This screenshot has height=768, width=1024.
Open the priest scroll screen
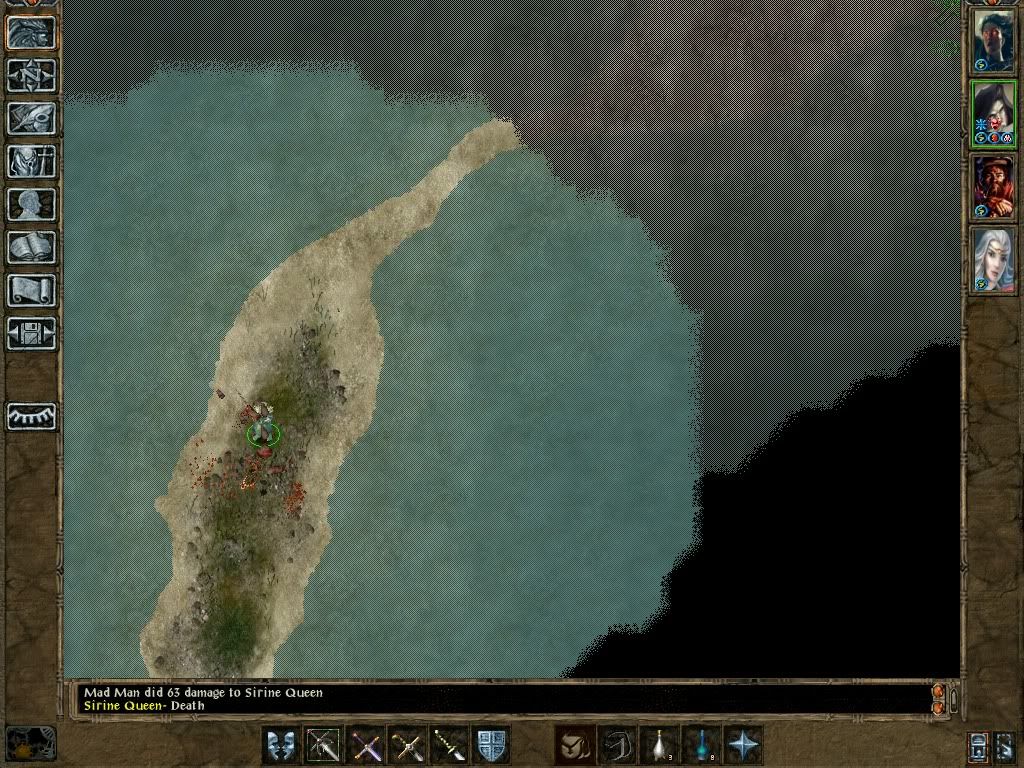tap(31, 290)
